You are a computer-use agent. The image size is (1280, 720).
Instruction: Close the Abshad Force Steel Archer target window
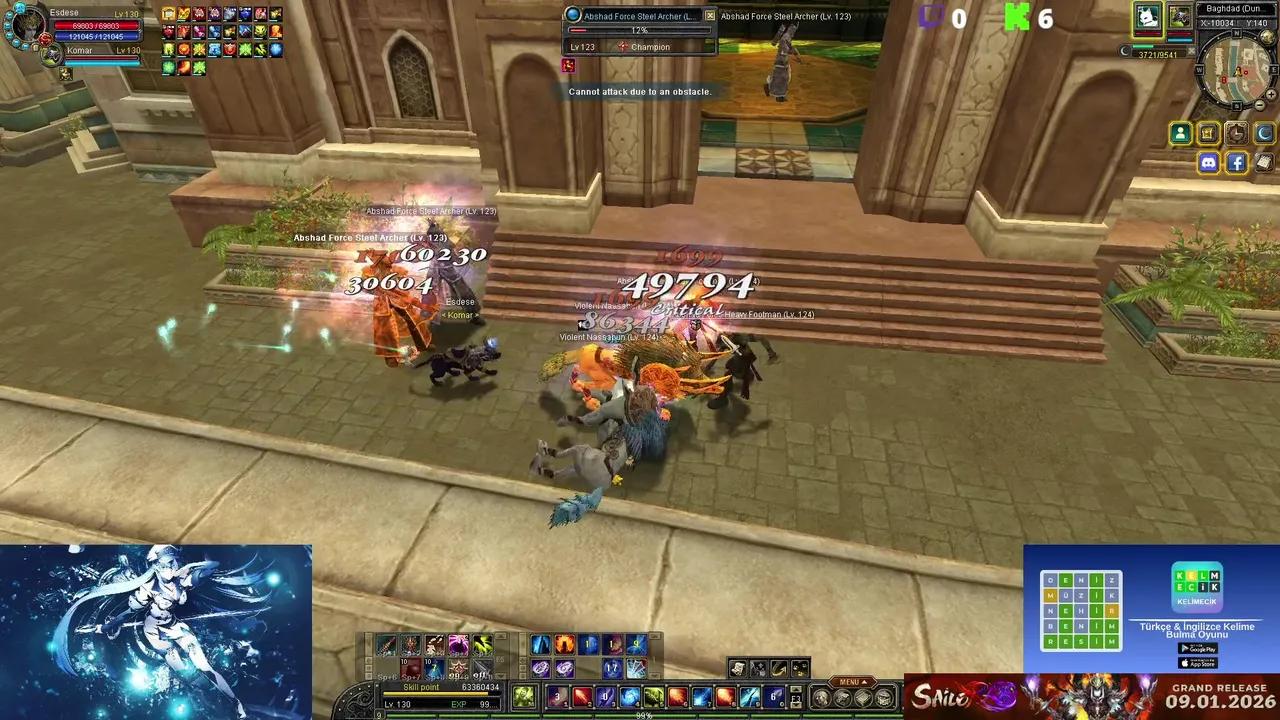click(x=710, y=14)
